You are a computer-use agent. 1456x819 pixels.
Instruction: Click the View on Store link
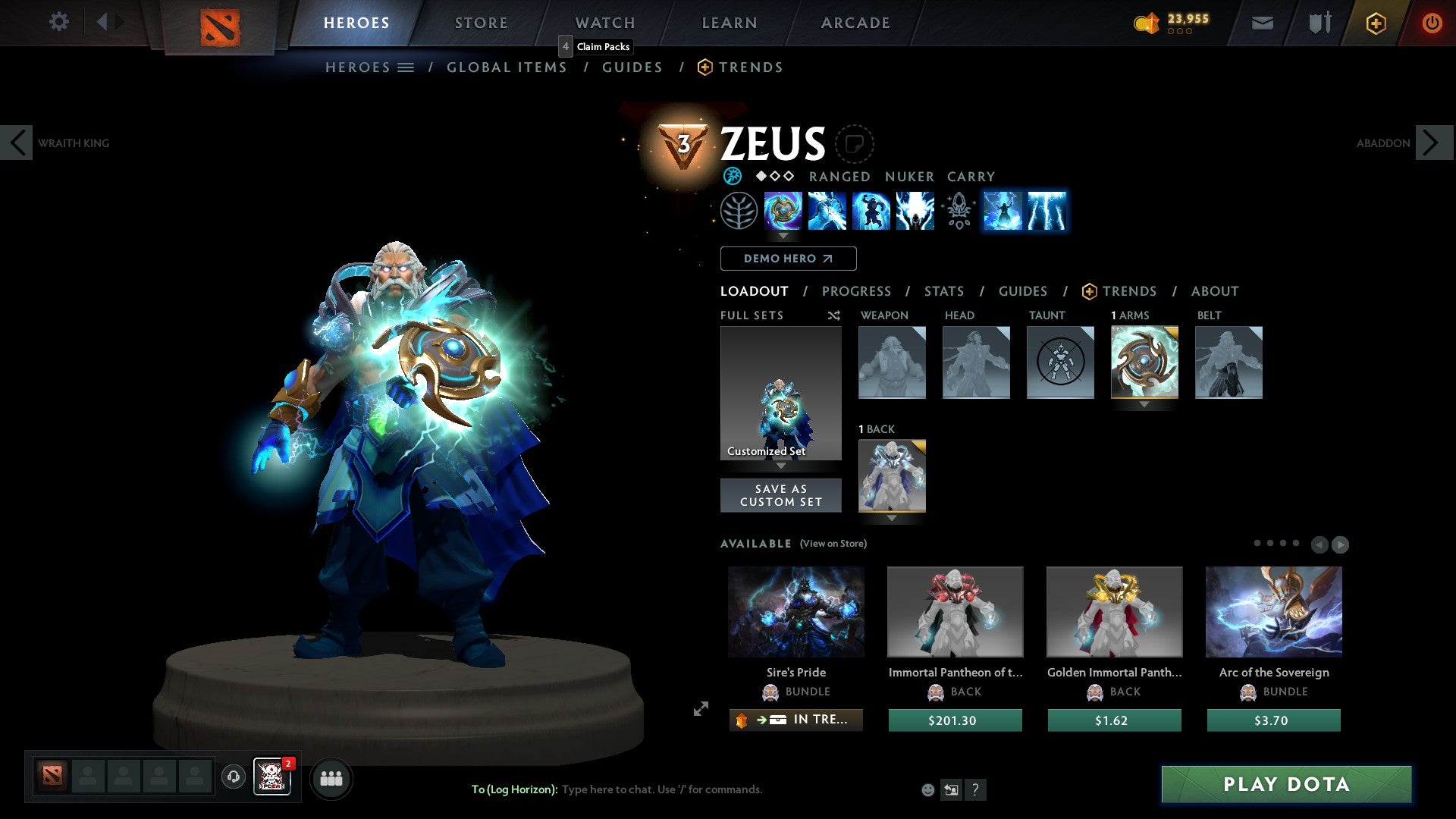[x=833, y=544]
